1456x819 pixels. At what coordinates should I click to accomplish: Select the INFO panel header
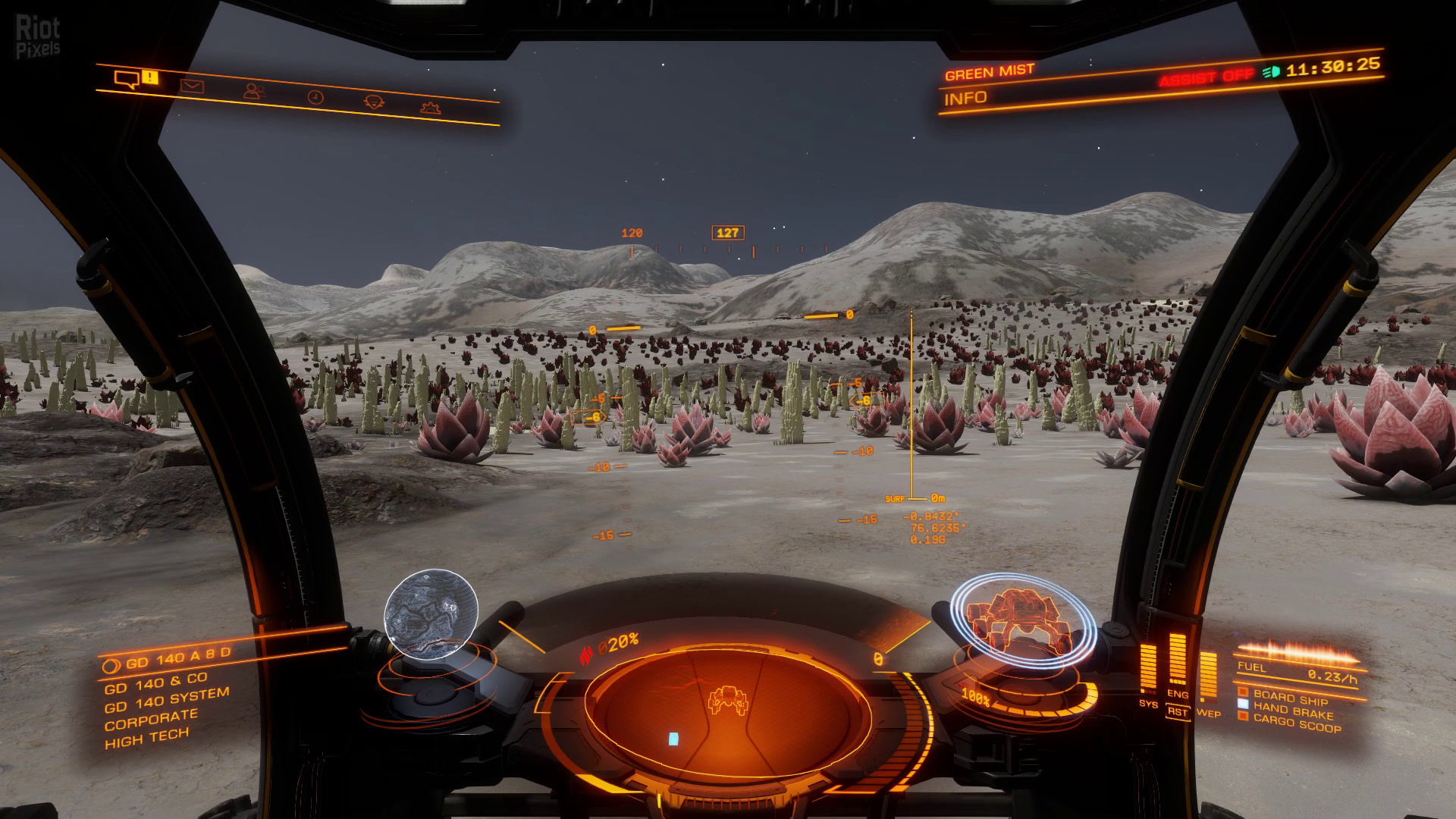pyautogui.click(x=965, y=98)
